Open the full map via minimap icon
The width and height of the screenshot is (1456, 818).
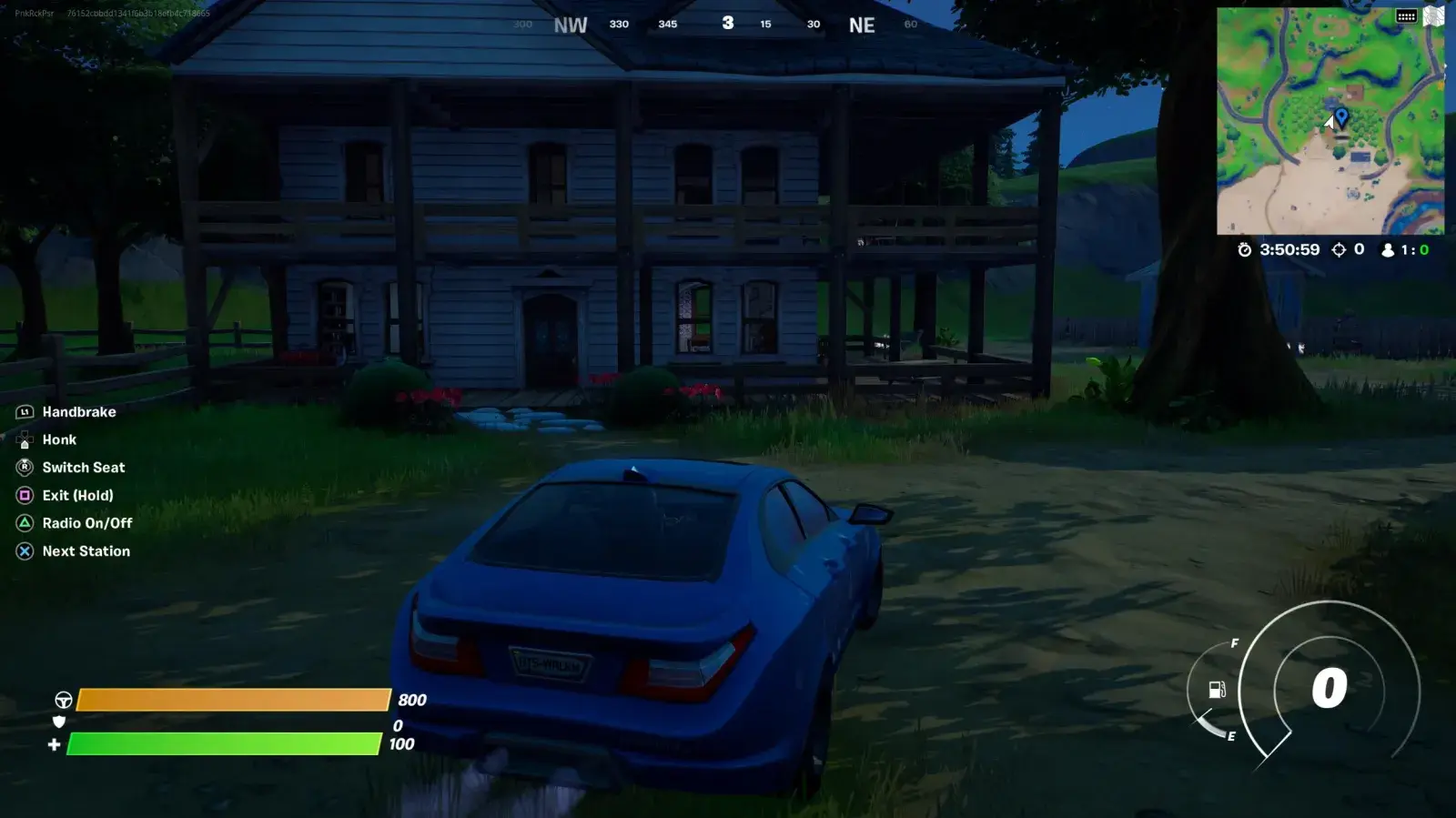tap(1436, 15)
